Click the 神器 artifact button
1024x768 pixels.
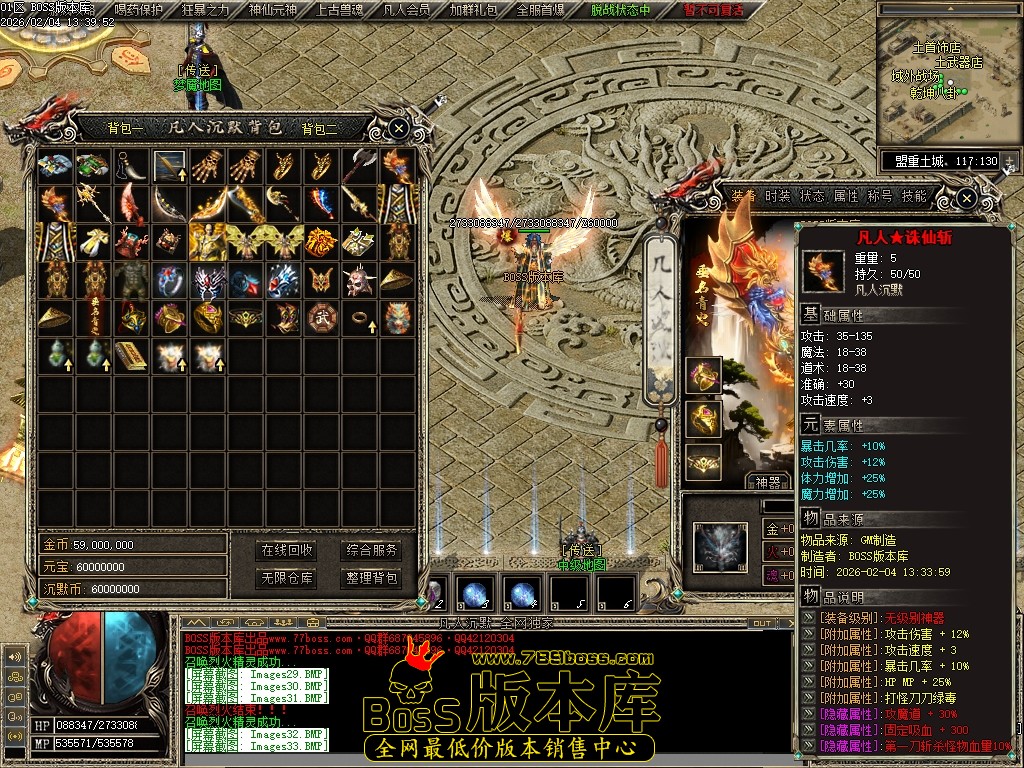click(769, 482)
